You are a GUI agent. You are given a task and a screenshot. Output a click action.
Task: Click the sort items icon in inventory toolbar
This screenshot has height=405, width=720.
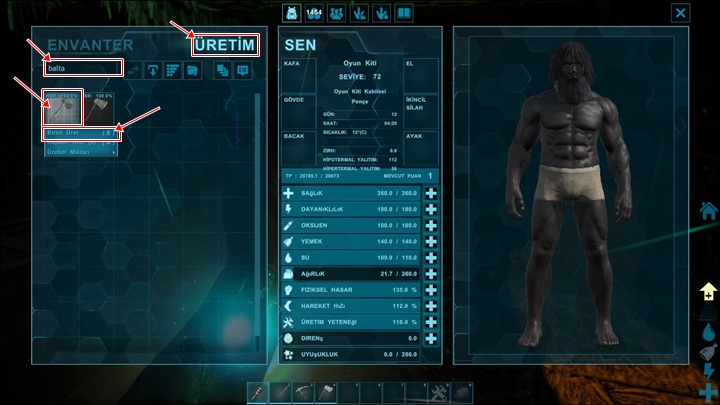click(x=171, y=70)
